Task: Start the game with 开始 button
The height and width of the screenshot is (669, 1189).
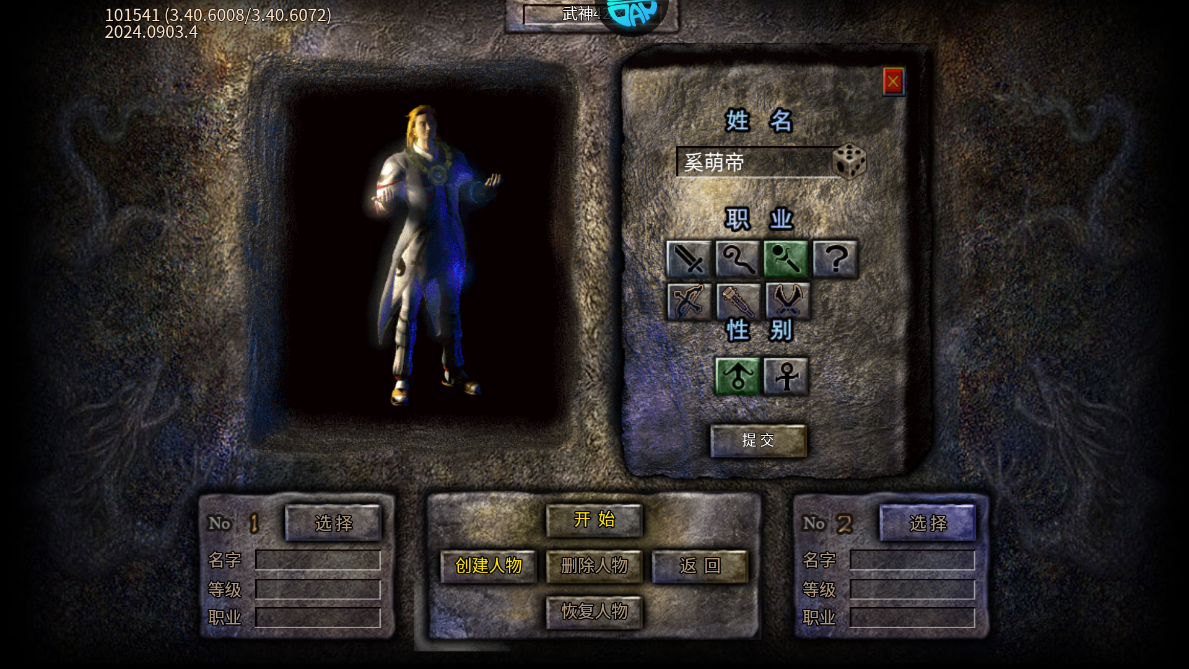Action: pos(594,520)
